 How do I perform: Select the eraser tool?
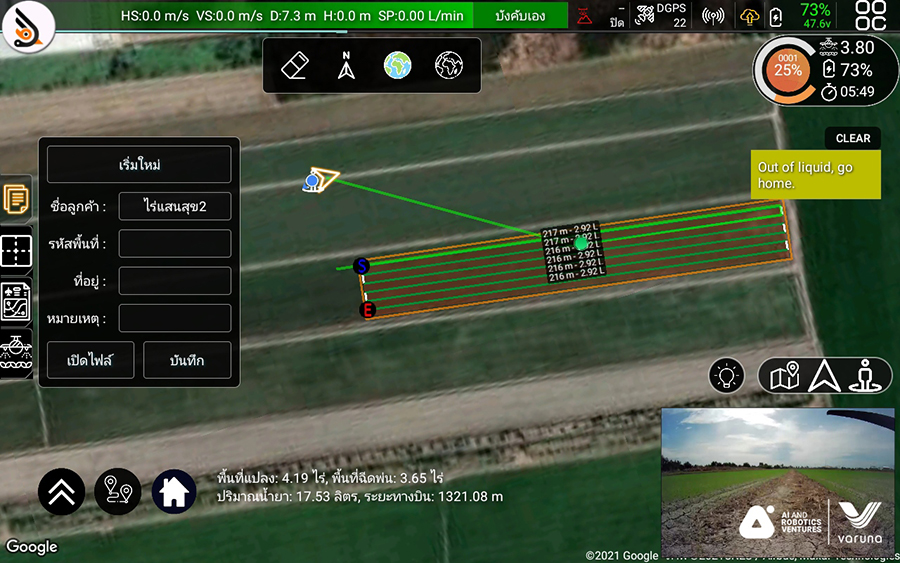[x=296, y=66]
